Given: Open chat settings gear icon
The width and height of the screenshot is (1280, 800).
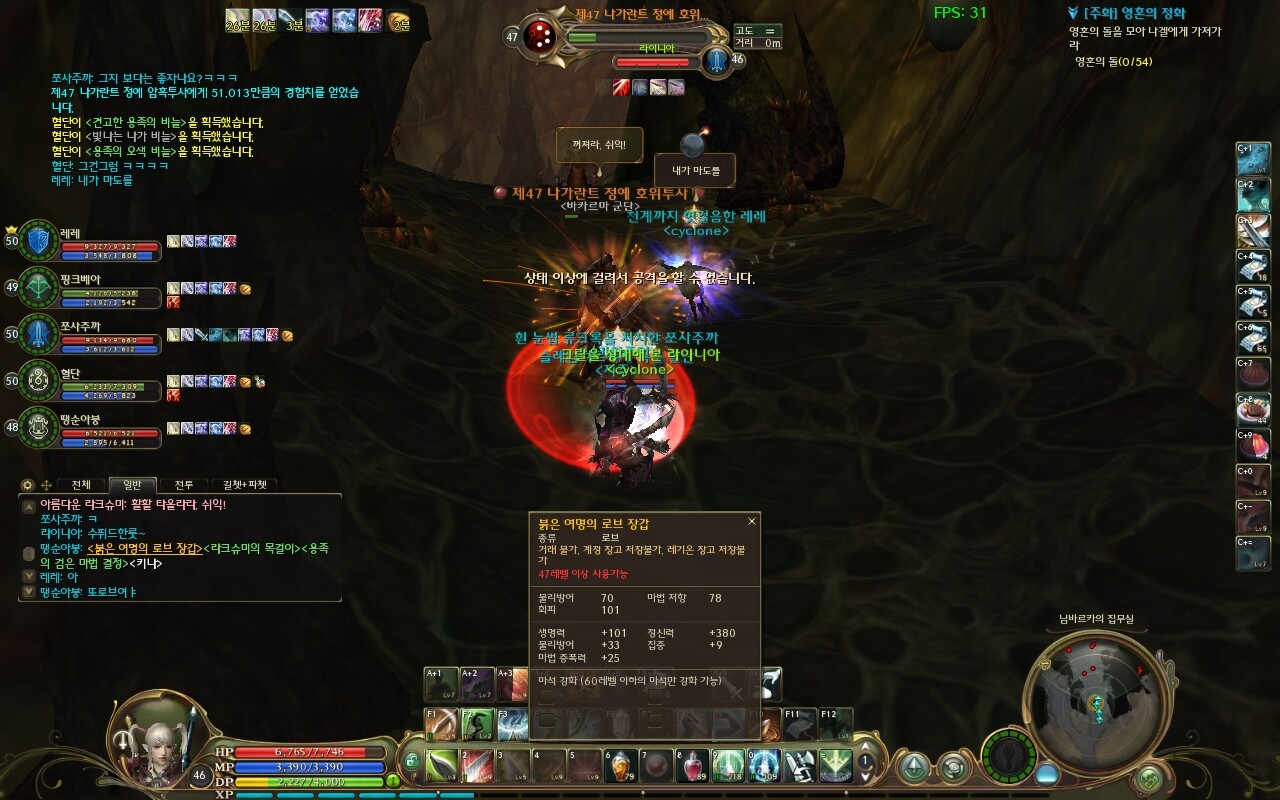Looking at the screenshot, I should (28, 485).
